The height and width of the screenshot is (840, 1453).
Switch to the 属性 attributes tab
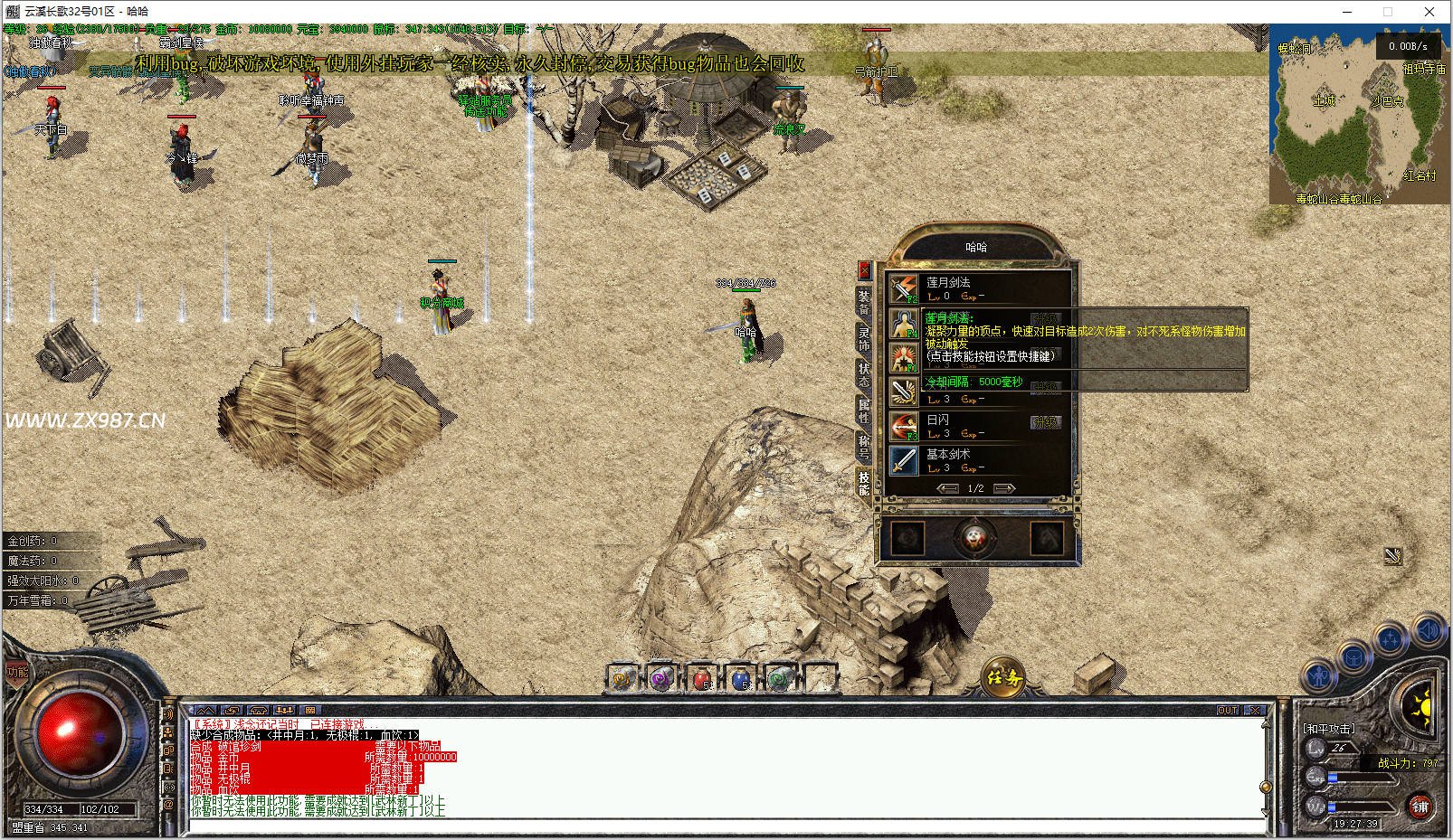pyautogui.click(x=864, y=411)
